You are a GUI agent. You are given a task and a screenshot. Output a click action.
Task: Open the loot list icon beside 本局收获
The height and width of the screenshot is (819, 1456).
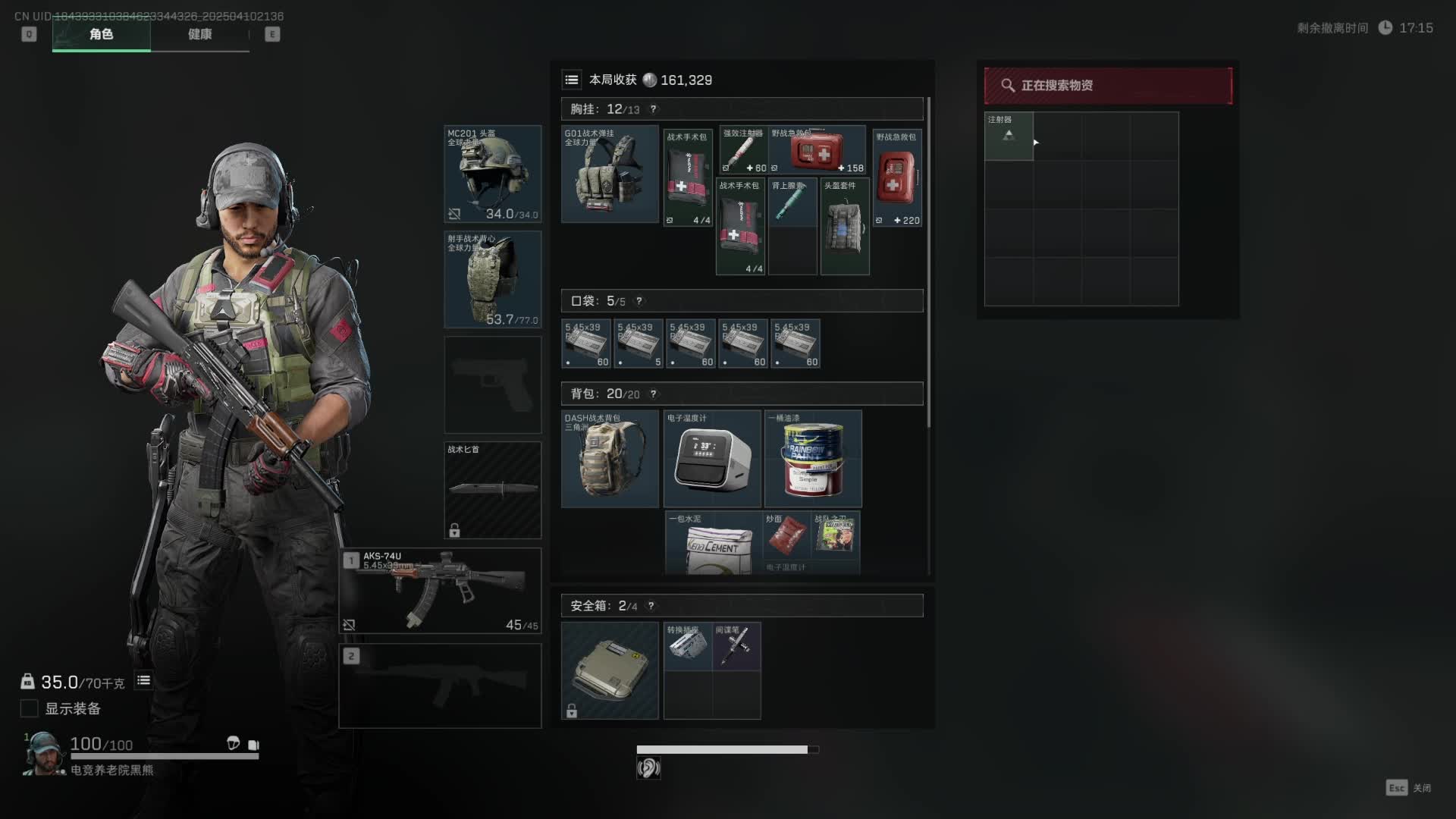point(572,80)
